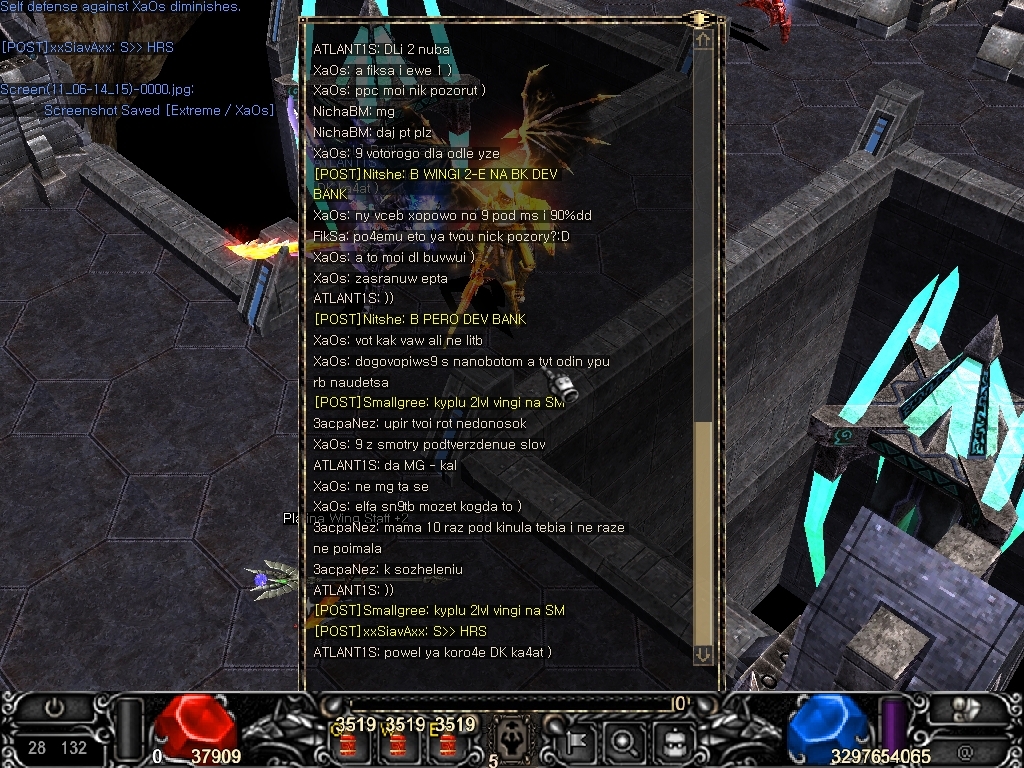The image size is (1024, 768).
Task: Open the power menu button
Action: [54, 707]
